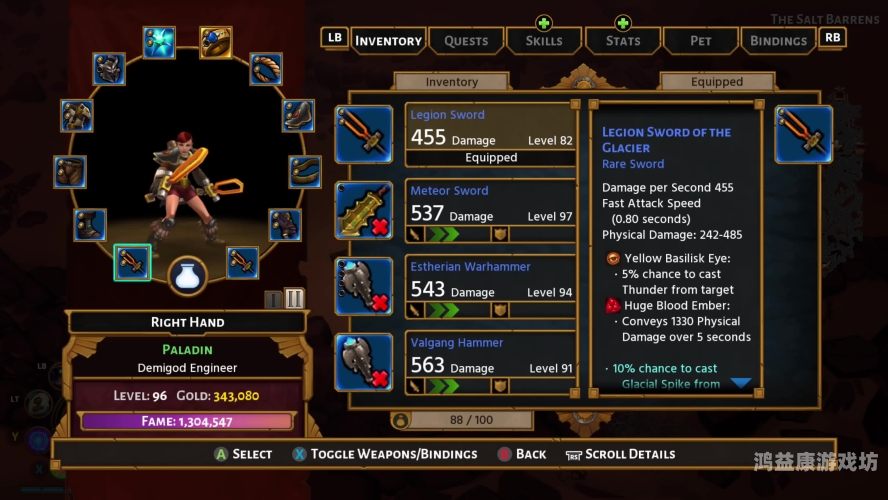Click the Inventory column header
Image resolution: width=888 pixels, height=500 pixels.
point(452,82)
